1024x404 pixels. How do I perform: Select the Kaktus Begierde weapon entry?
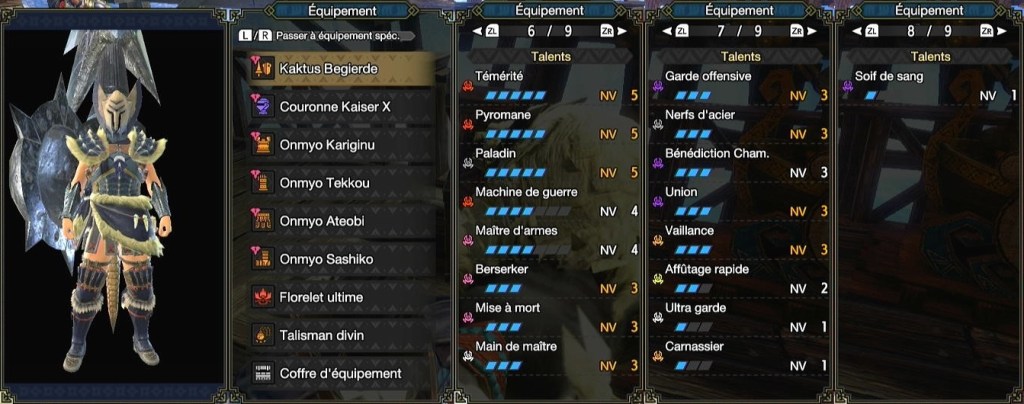[x=340, y=67]
